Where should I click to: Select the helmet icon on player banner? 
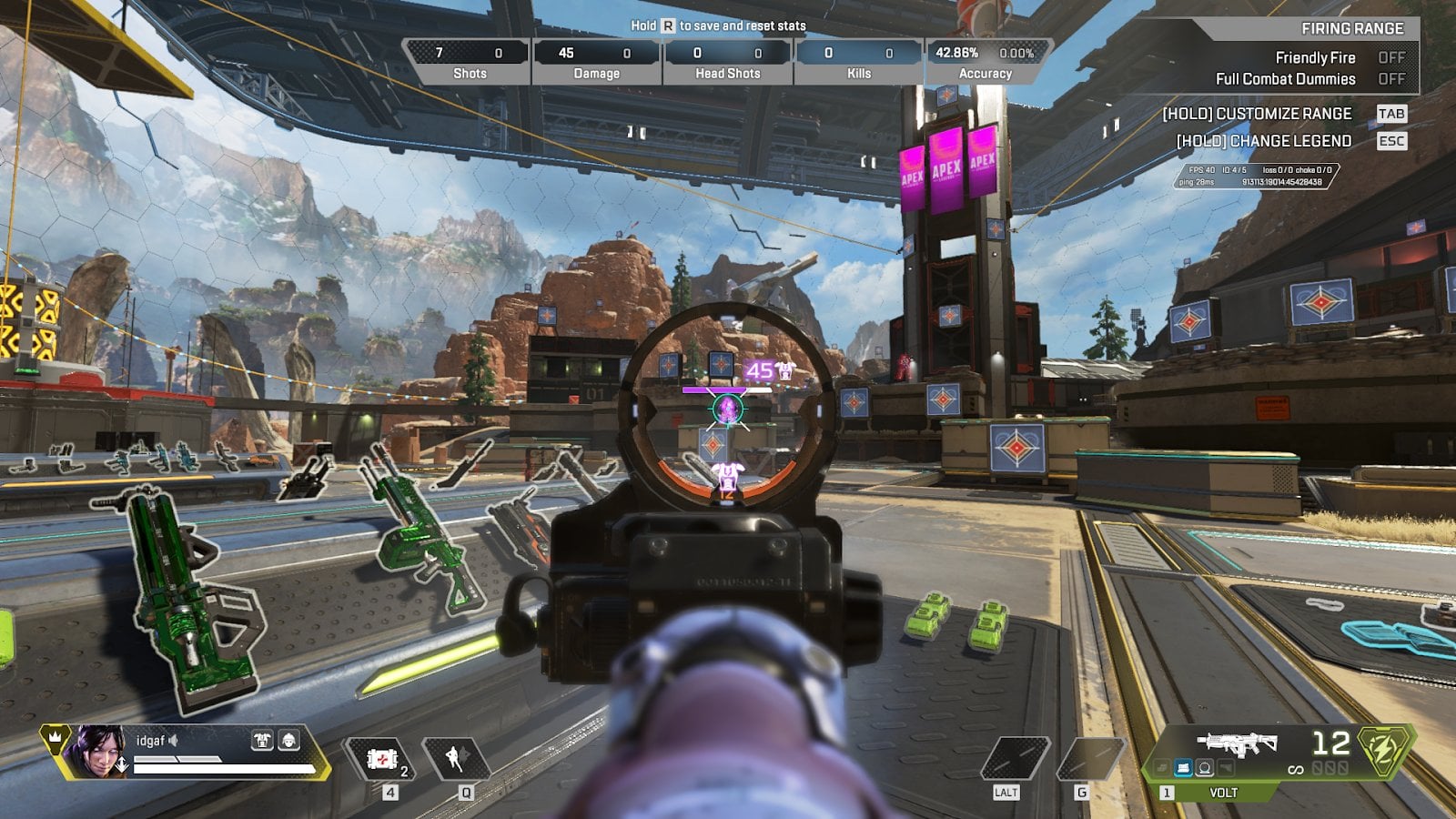click(288, 740)
